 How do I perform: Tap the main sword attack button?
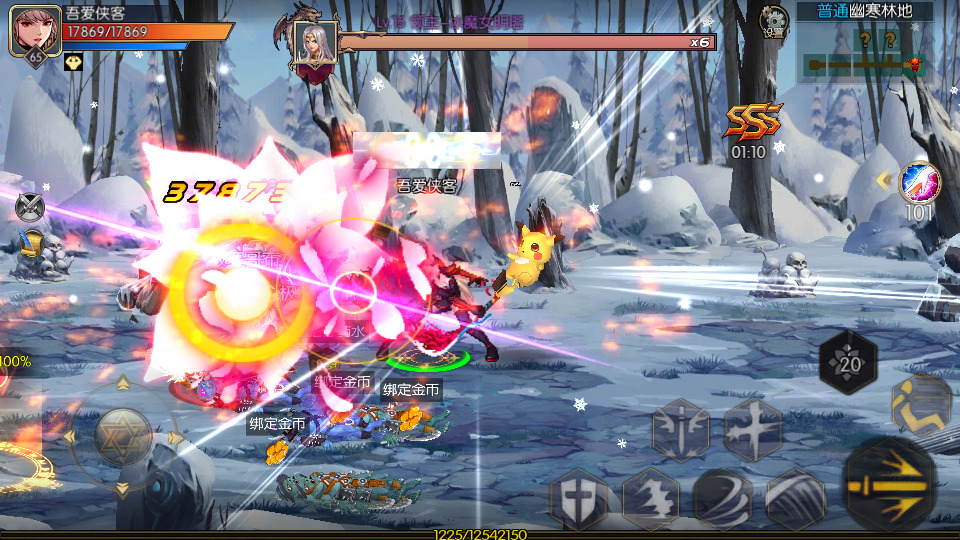click(889, 484)
